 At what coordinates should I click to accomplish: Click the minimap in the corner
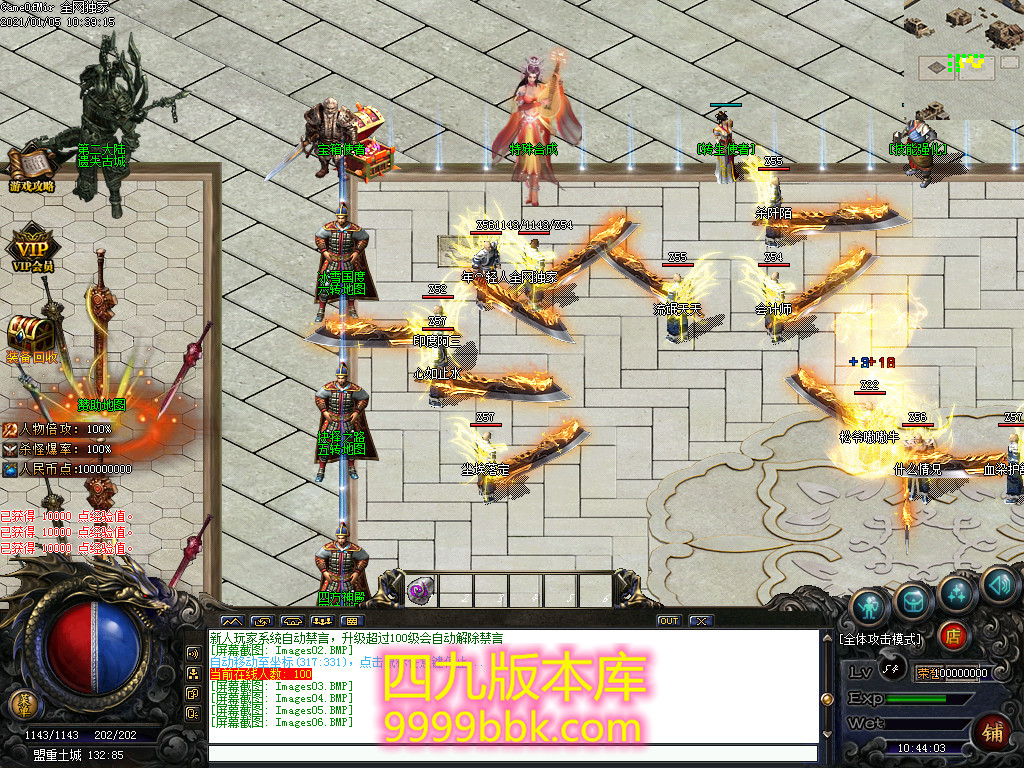click(x=964, y=60)
